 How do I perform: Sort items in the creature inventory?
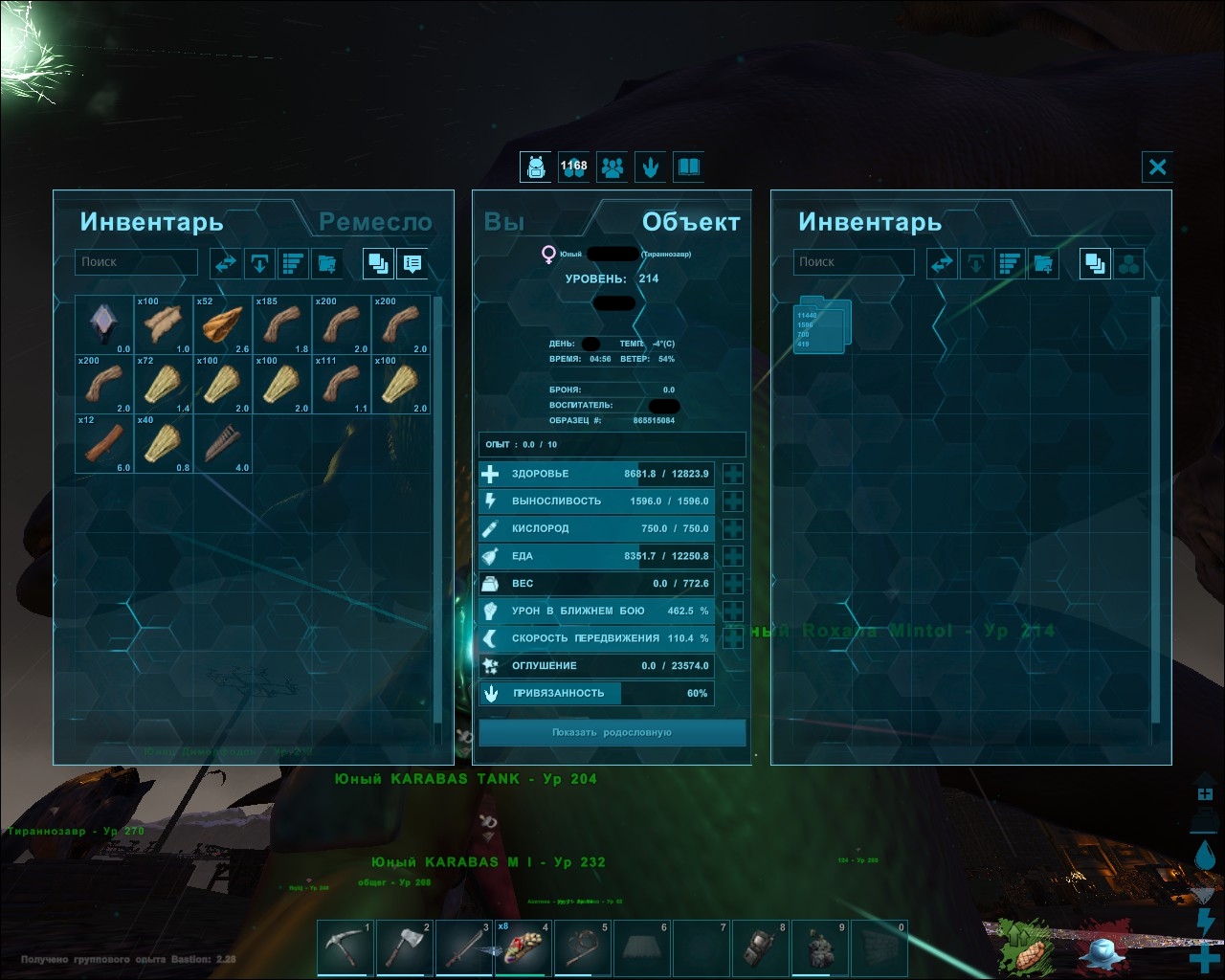(x=1010, y=263)
